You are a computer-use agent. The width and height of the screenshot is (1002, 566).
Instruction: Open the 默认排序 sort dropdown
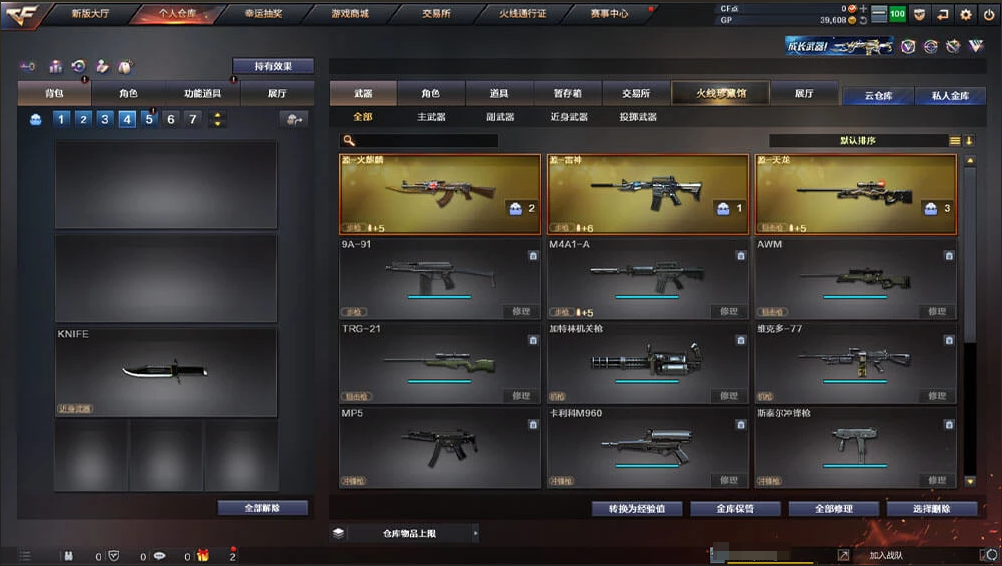click(x=857, y=141)
